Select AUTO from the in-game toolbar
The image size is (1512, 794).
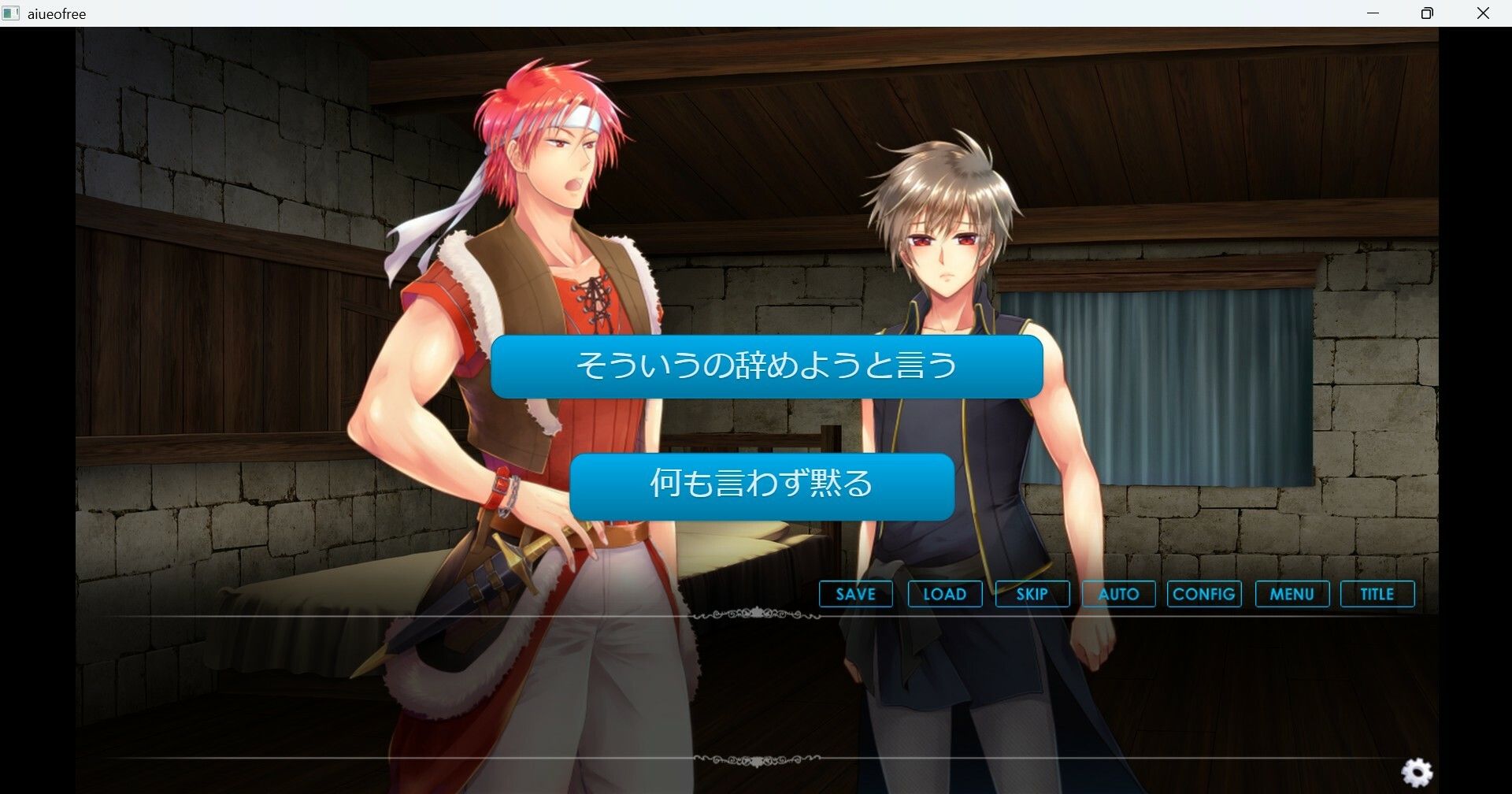coord(1118,594)
